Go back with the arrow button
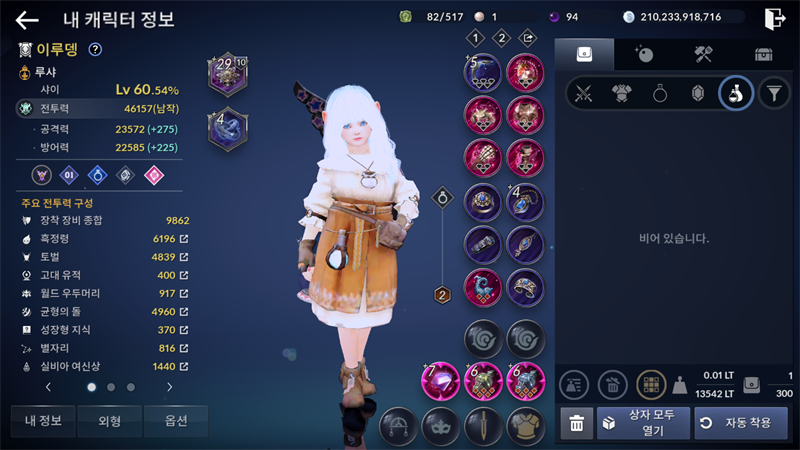The image size is (800, 450). click(x=27, y=19)
